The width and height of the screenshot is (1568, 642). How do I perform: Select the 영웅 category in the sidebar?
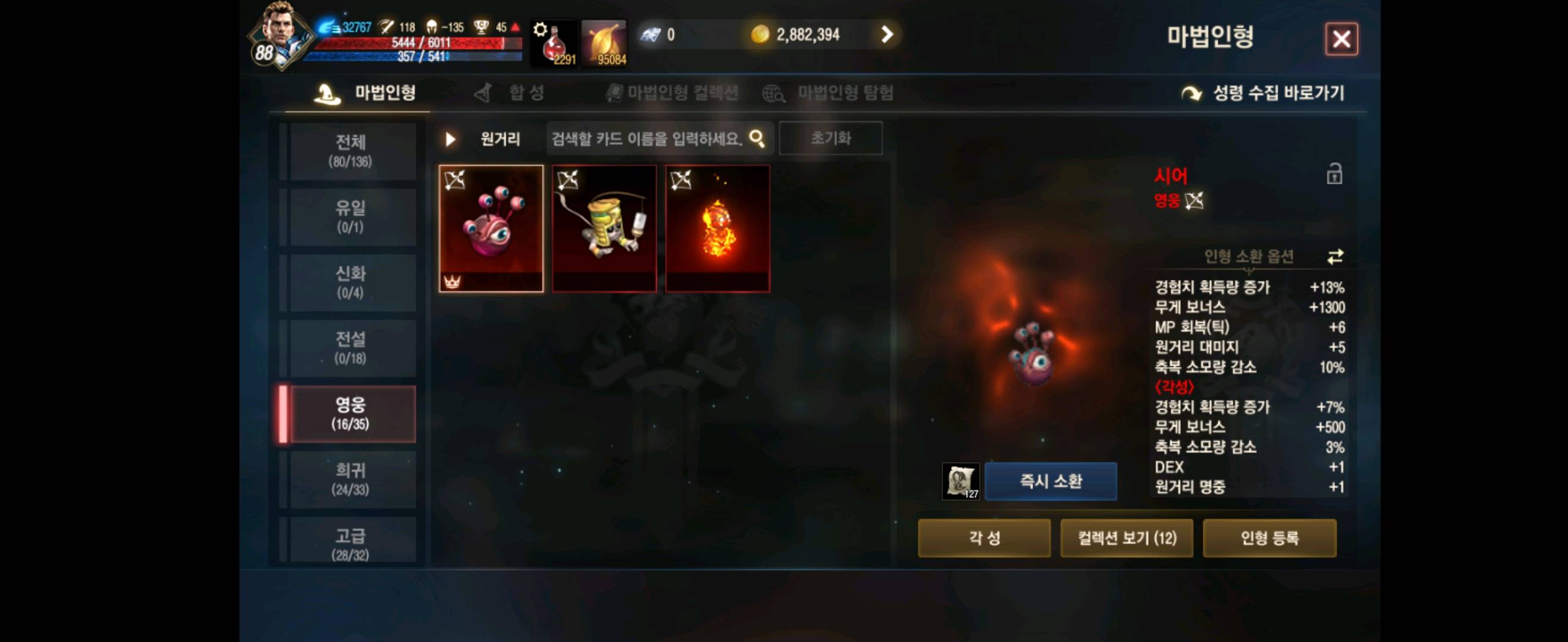pos(351,413)
